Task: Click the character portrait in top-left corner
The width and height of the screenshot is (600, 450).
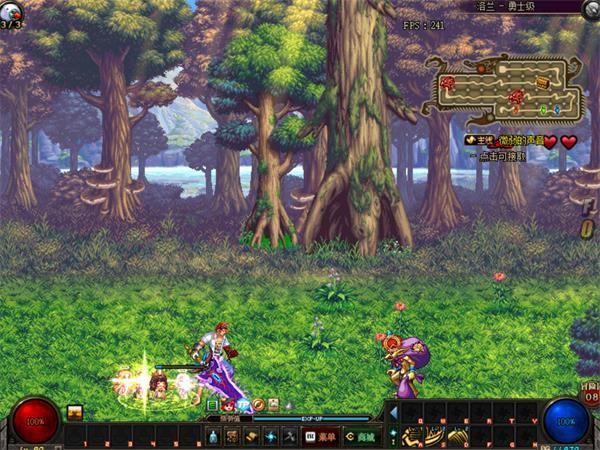Action: pyautogui.click(x=12, y=10)
